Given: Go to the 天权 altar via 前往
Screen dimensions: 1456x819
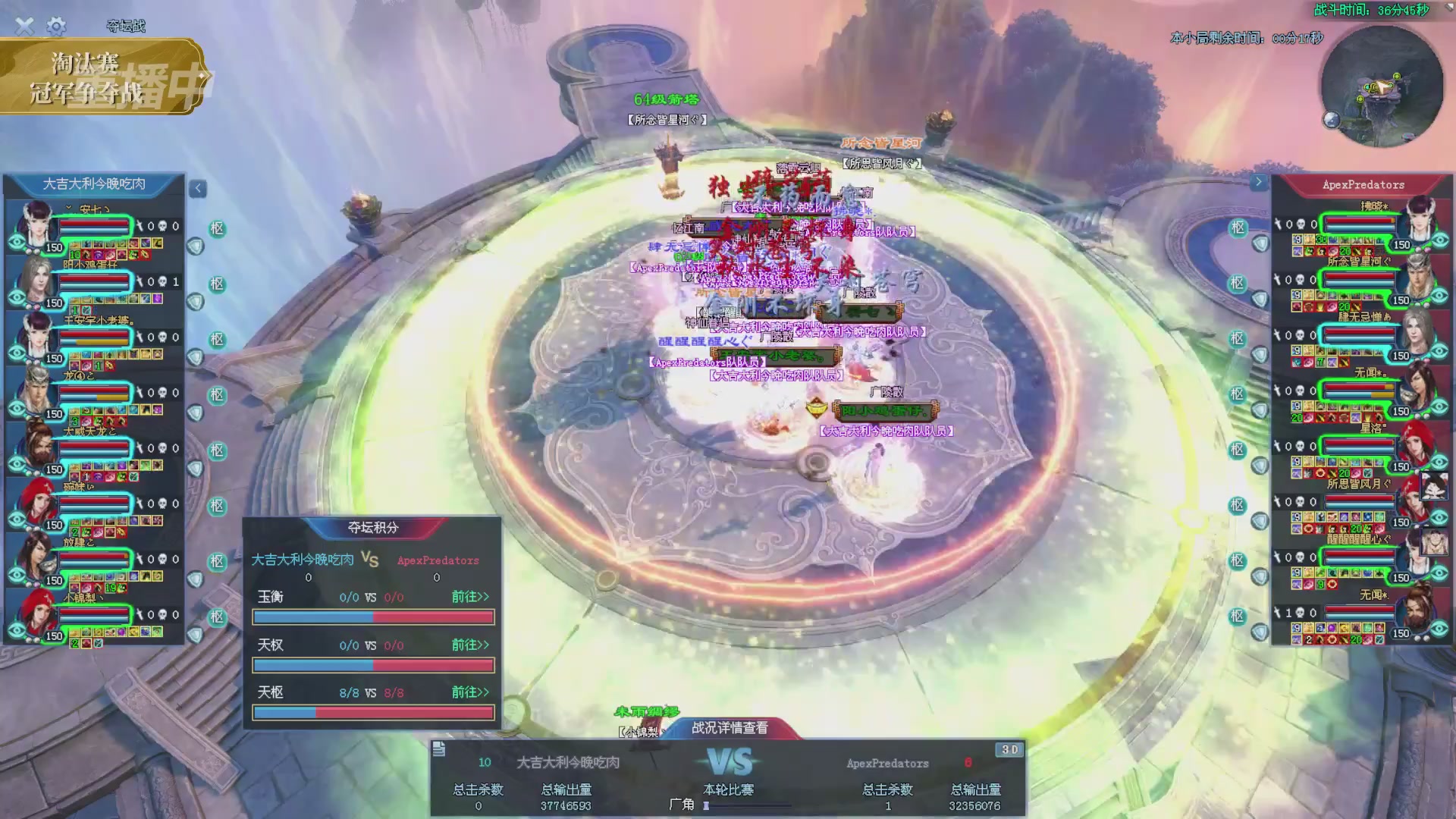Looking at the screenshot, I should [x=470, y=645].
